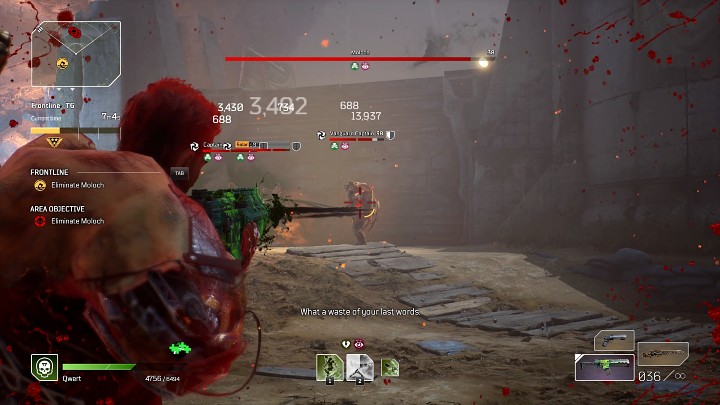Activate the small third skill icon
Viewport: 720px width, 405px height.
pos(390,368)
